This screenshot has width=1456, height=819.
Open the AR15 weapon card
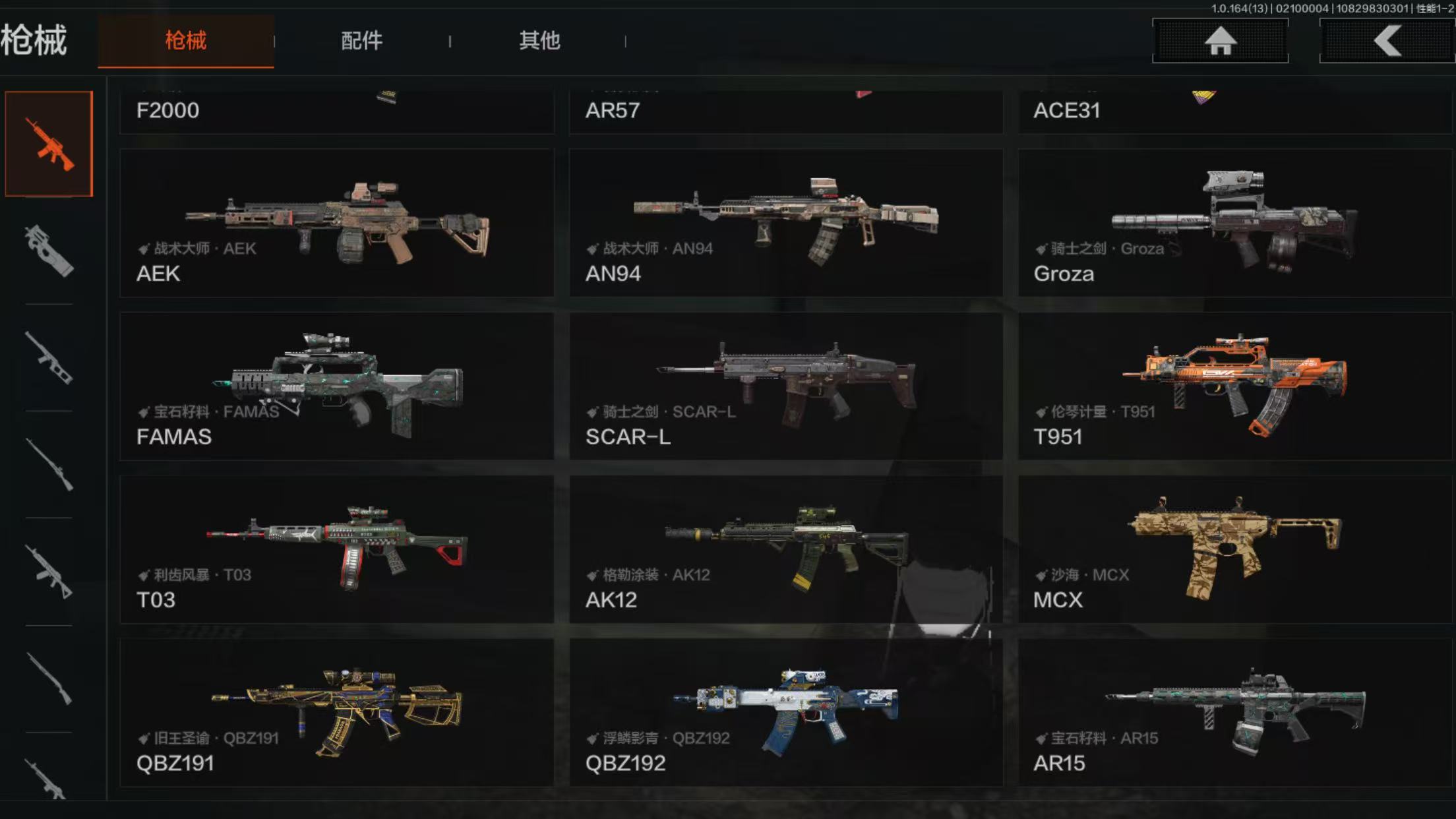1234,712
